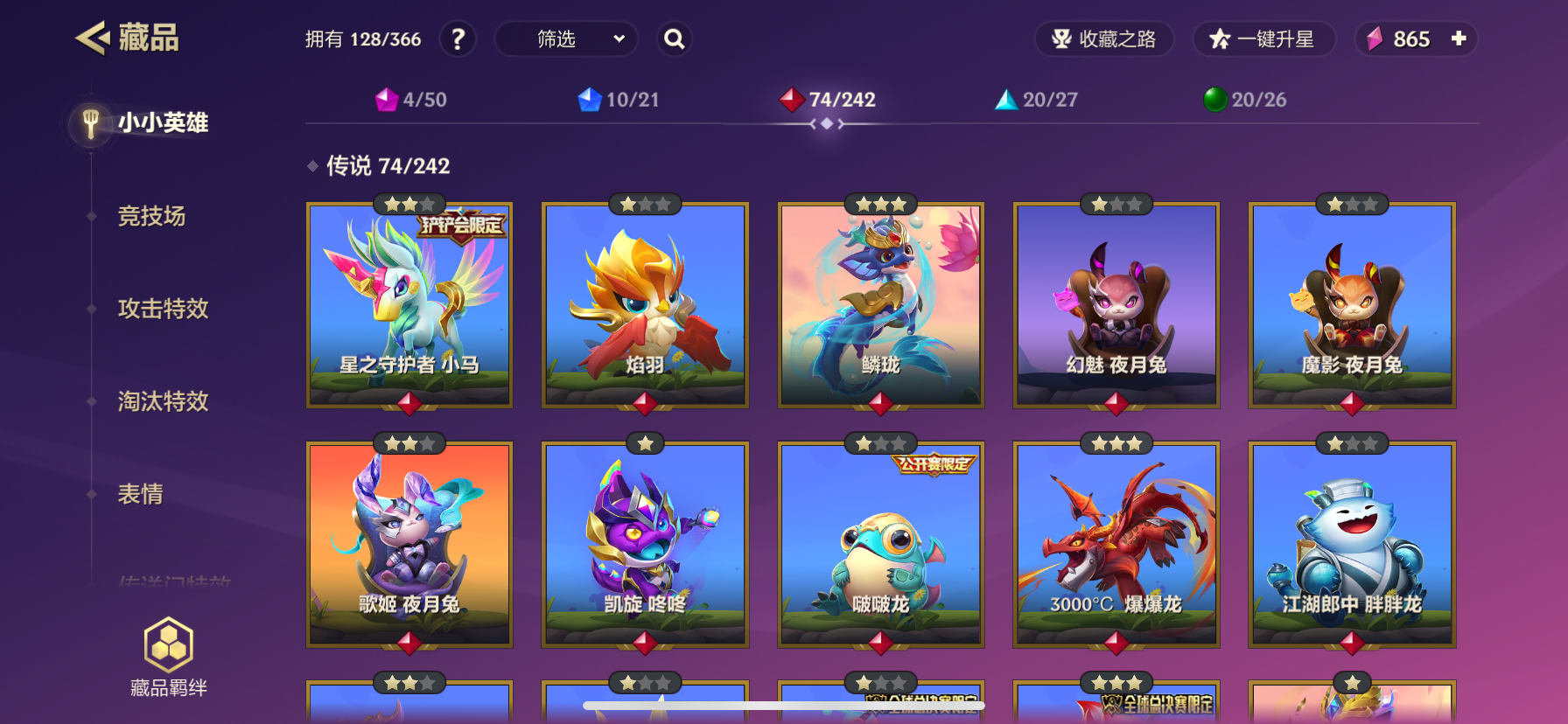
Task: Switch to the cyan triangle 20/27 tab
Action: tap(1036, 100)
